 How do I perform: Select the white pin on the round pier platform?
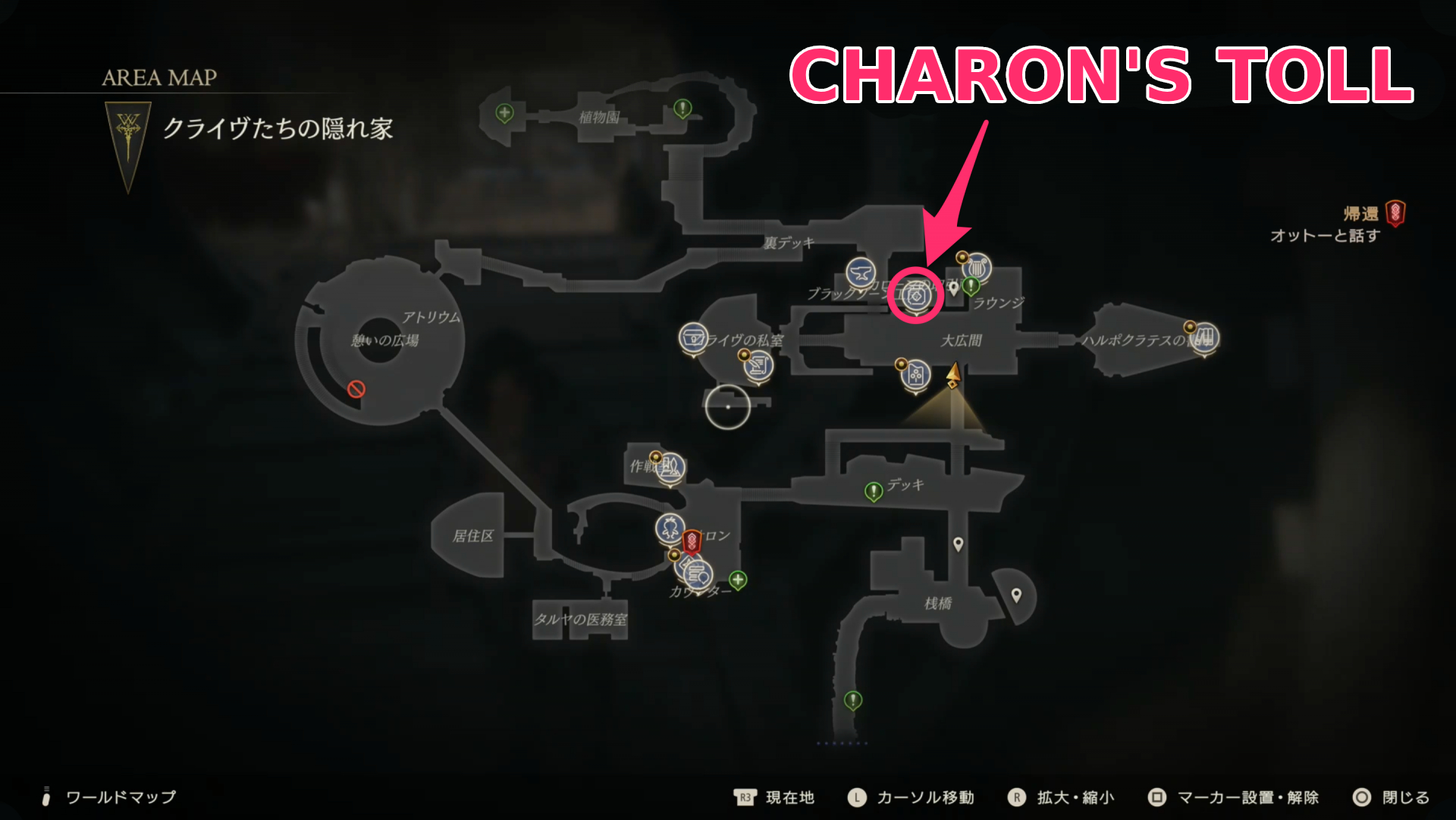coord(1016,595)
